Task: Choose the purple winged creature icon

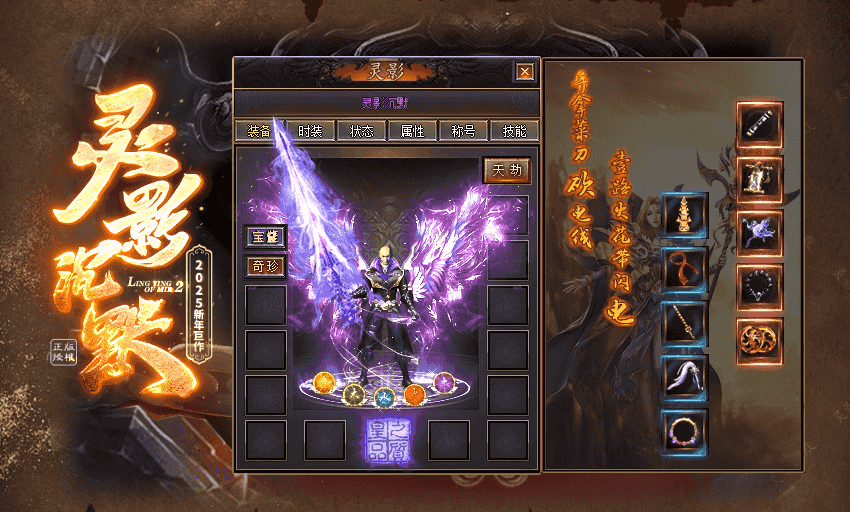Action: pos(760,233)
